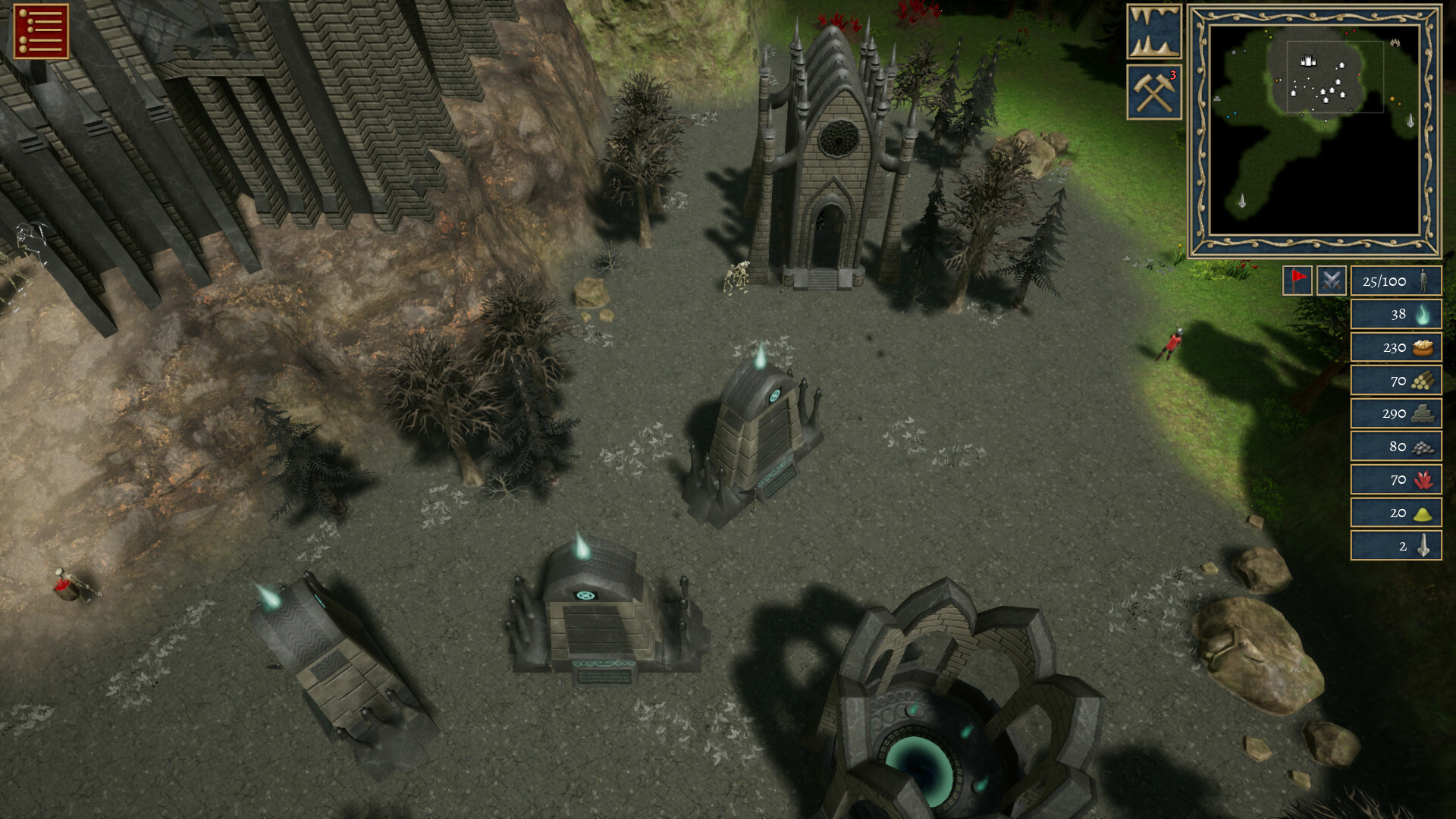The height and width of the screenshot is (819, 1456).
Task: Click the coal pile icon showing 80
Action: (x=1423, y=447)
